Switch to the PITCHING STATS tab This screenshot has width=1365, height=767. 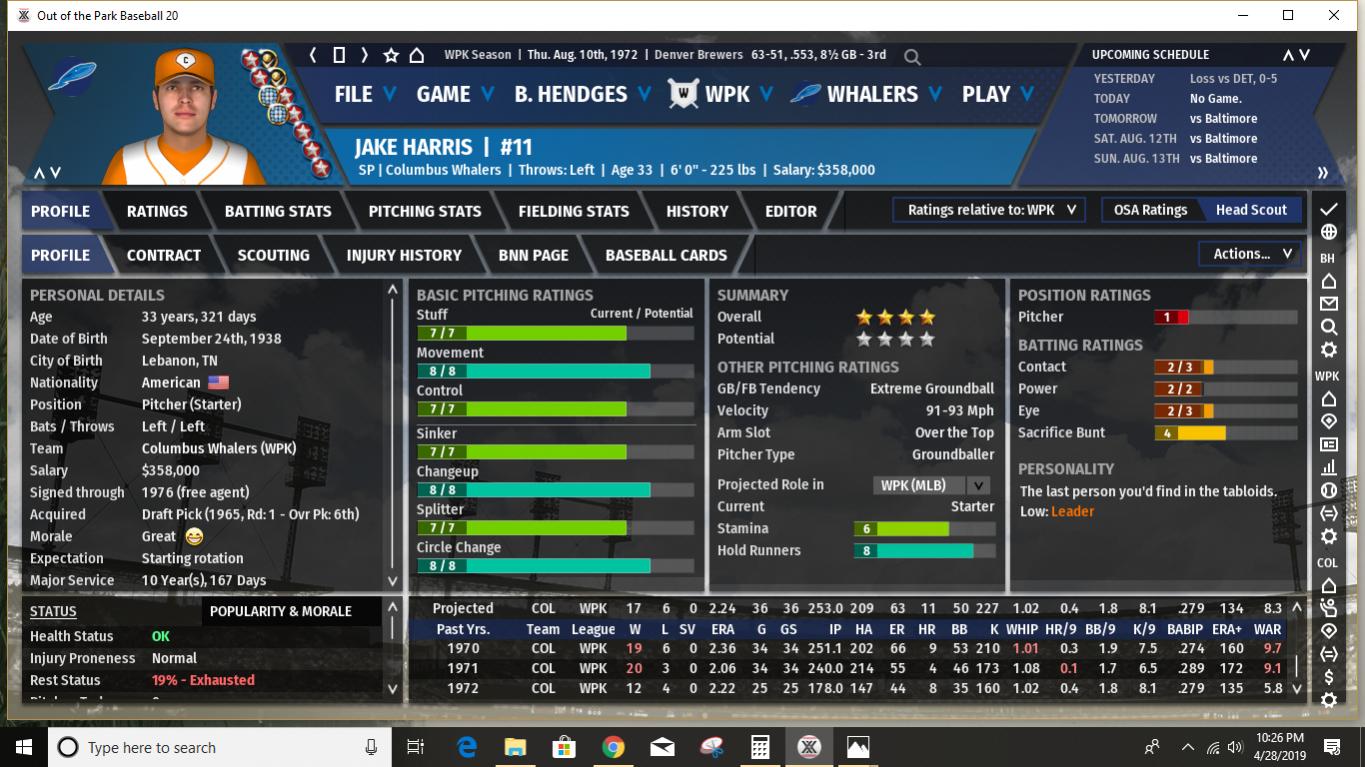(425, 211)
